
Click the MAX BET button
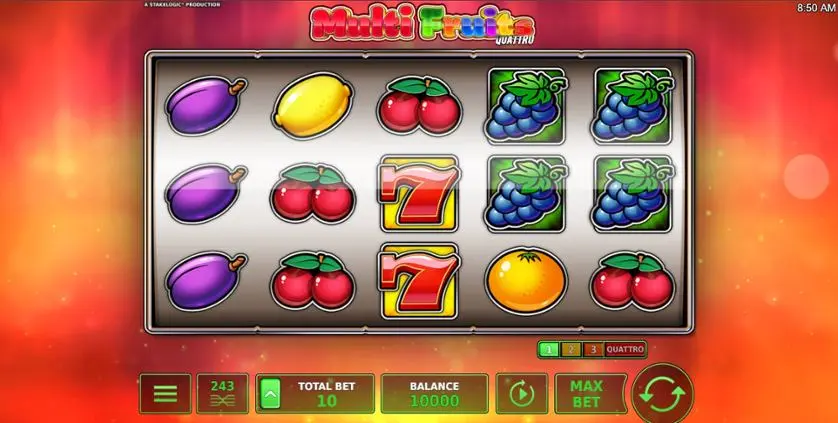point(590,393)
